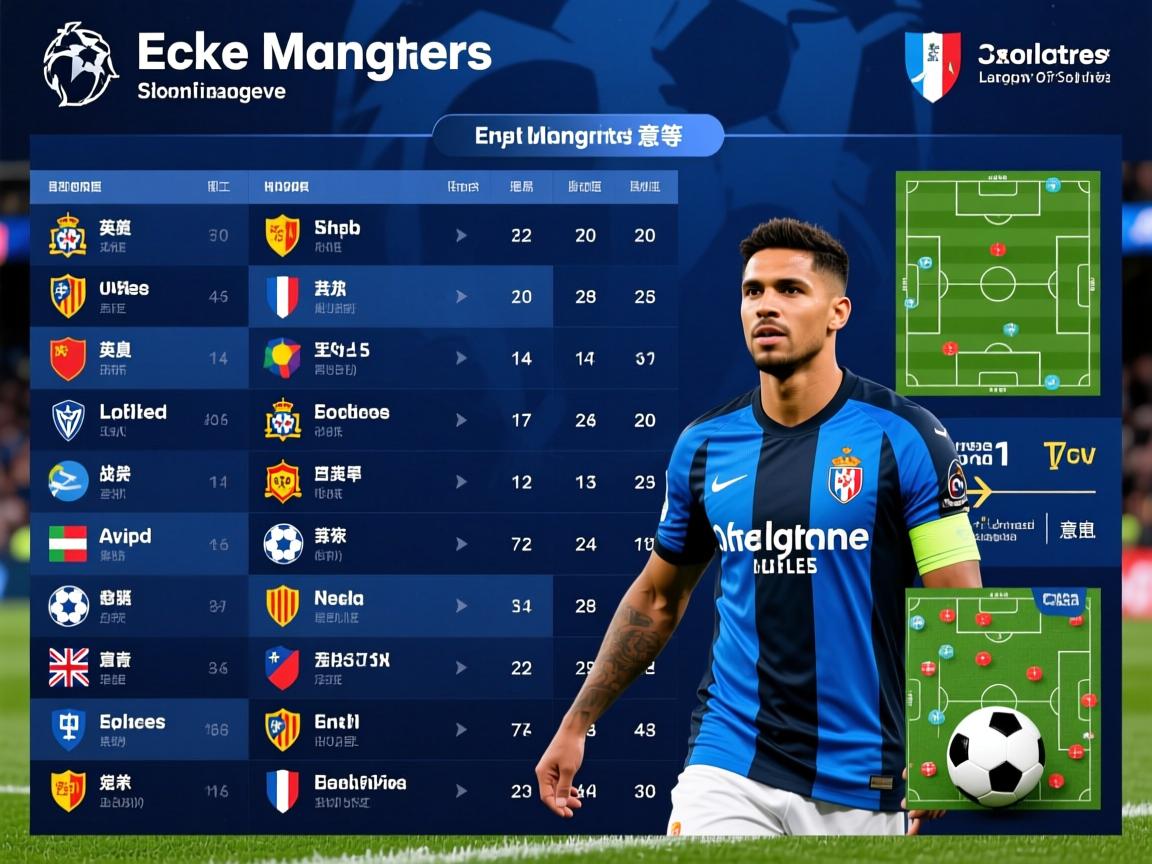Expand the arrow beside the Neela row
The image size is (1152, 864).
tap(461, 605)
